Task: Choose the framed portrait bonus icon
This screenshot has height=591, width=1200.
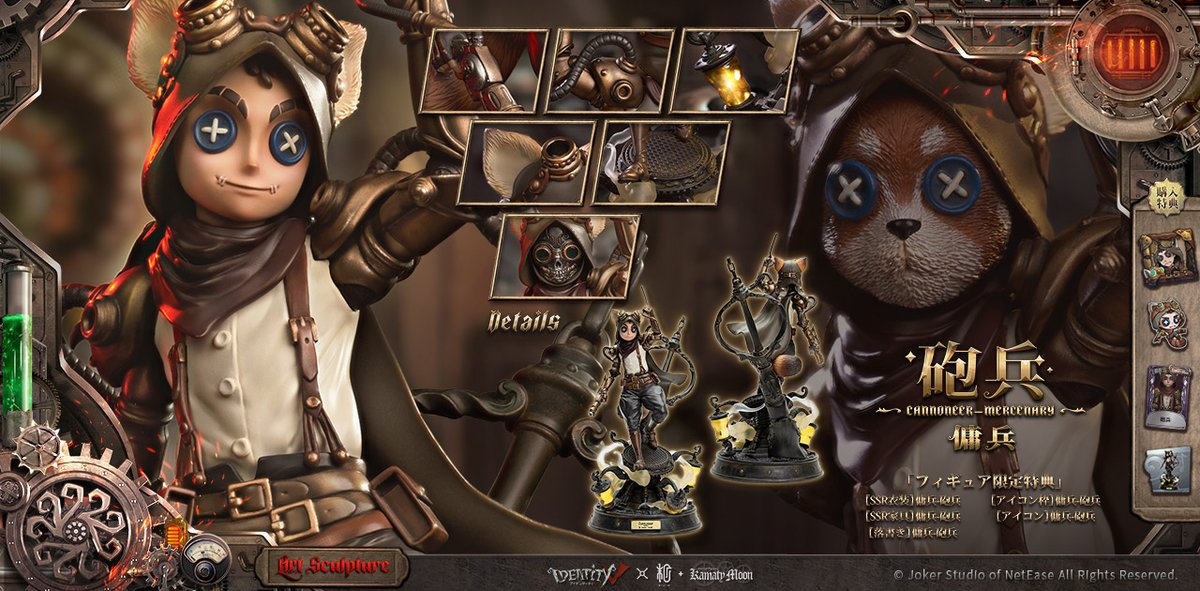Action: point(1167,255)
